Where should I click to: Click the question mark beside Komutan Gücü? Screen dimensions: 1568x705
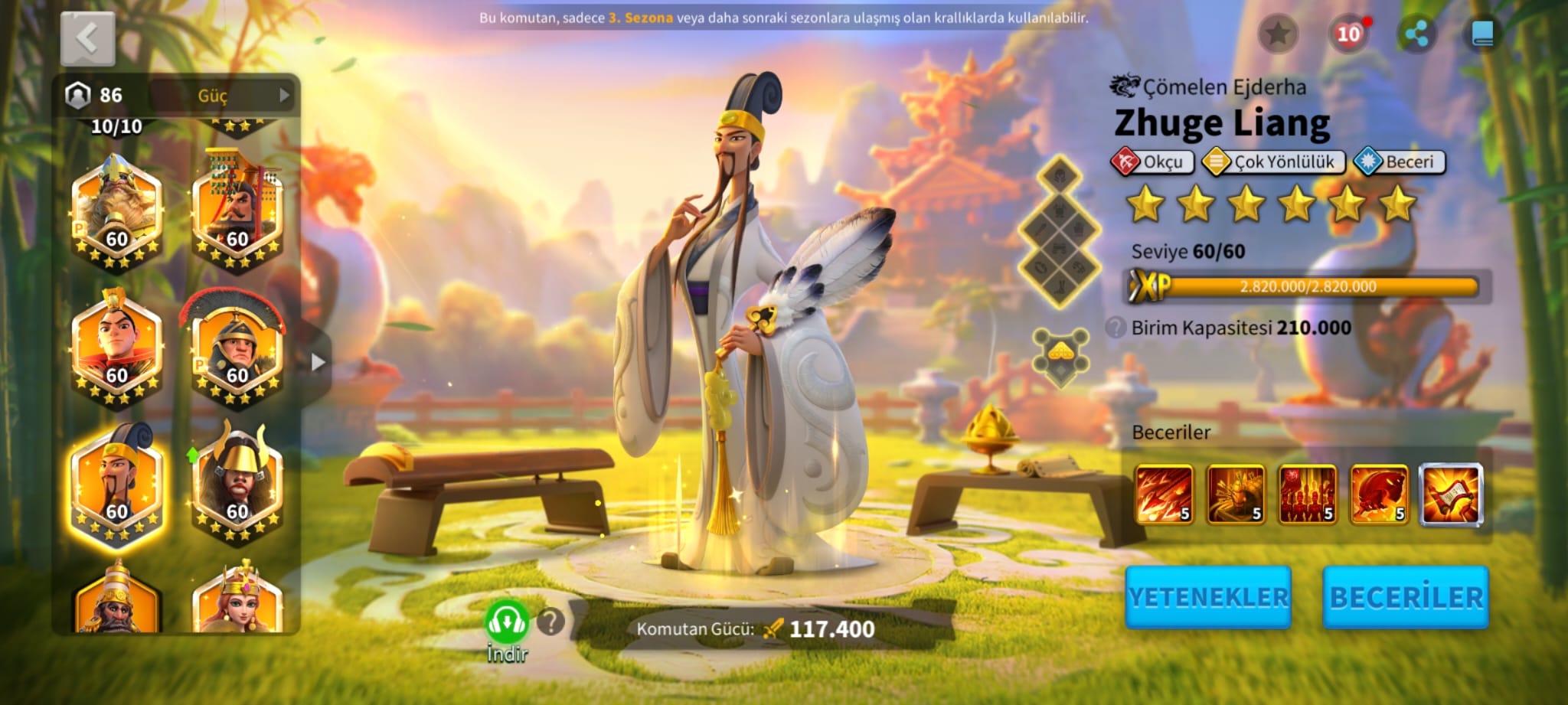pos(550,622)
